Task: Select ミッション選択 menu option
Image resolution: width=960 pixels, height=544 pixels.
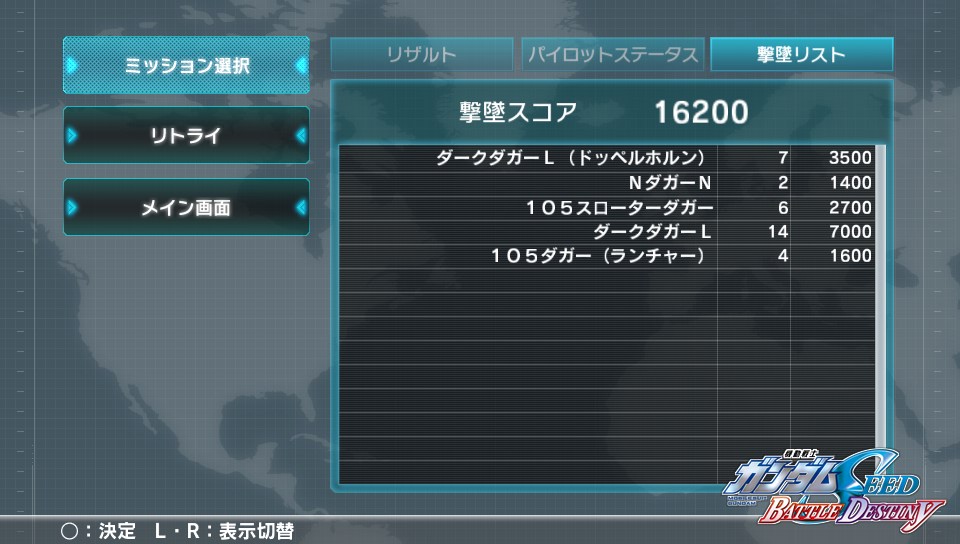Action: pos(186,66)
